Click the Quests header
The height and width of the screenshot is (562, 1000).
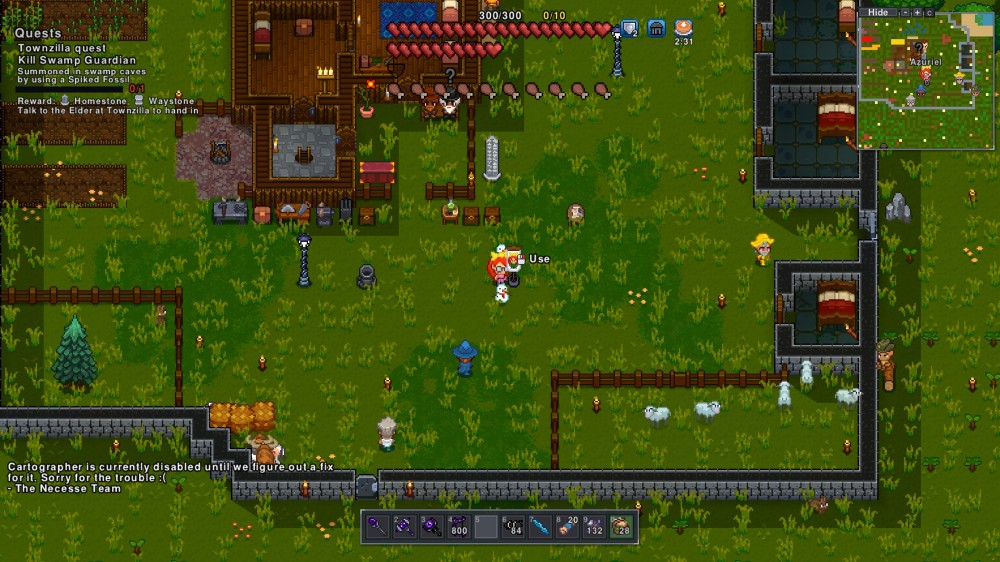[x=39, y=33]
